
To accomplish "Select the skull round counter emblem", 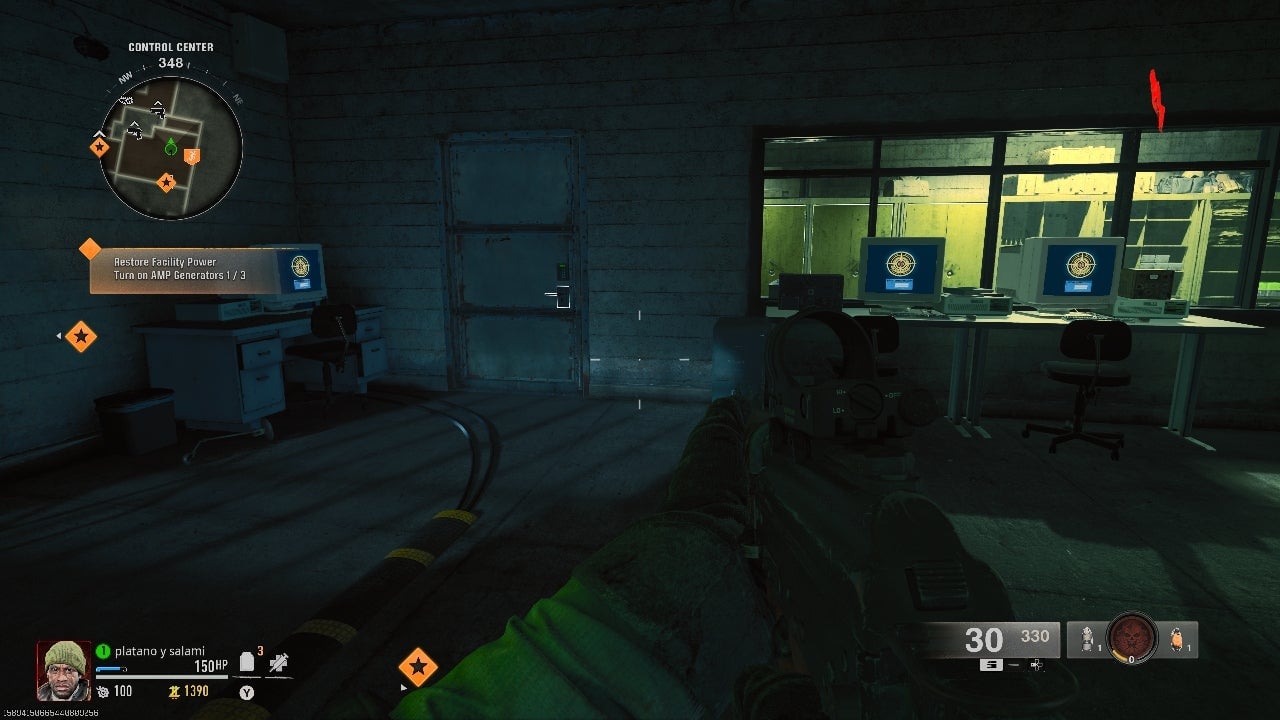I will pyautogui.click(x=1132, y=637).
